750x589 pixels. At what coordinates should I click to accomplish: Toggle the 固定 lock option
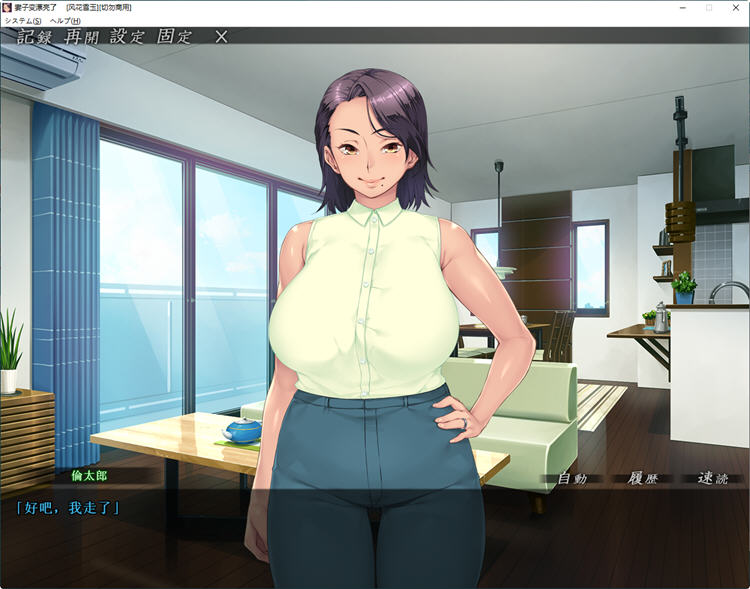coord(173,37)
